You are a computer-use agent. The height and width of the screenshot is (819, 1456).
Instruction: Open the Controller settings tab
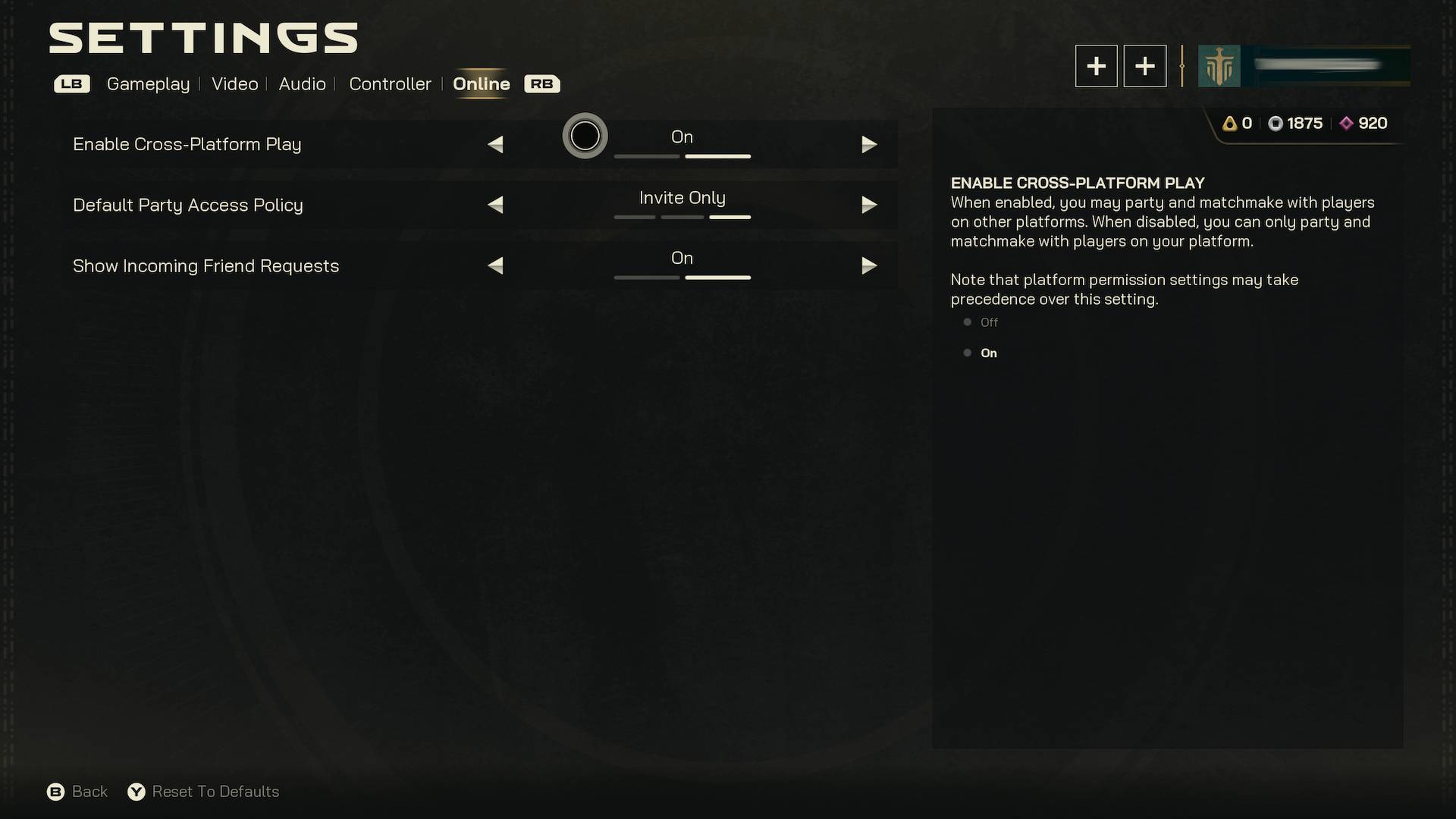(x=390, y=84)
